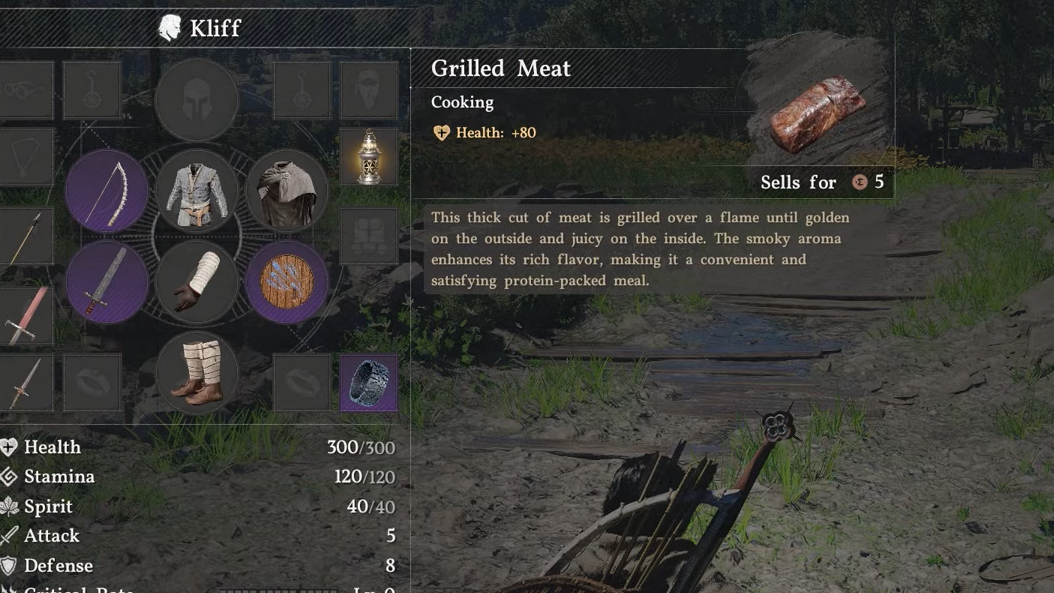Choose the lantern slot
Image resolution: width=1054 pixels, height=593 pixels.
point(369,156)
